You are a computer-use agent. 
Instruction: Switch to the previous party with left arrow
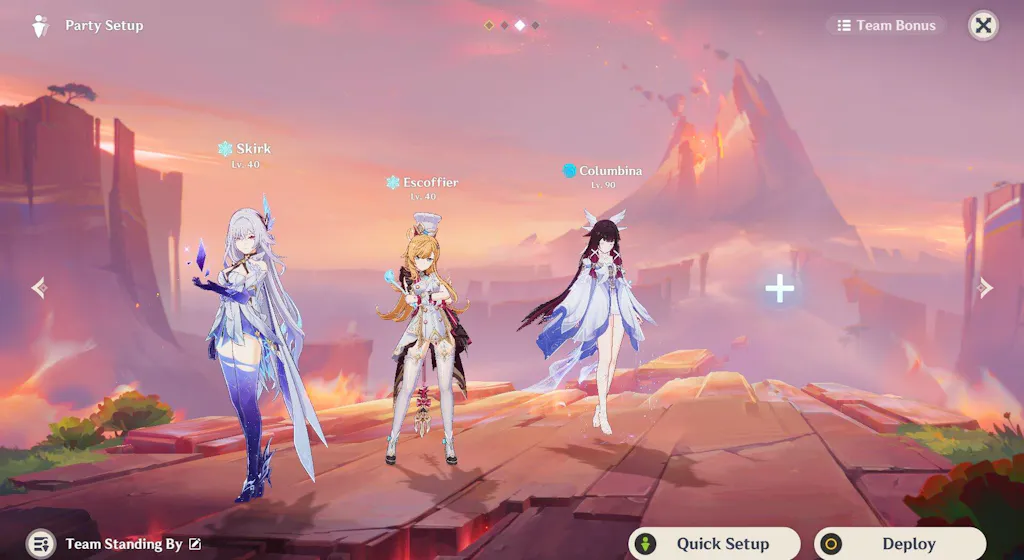(x=39, y=288)
